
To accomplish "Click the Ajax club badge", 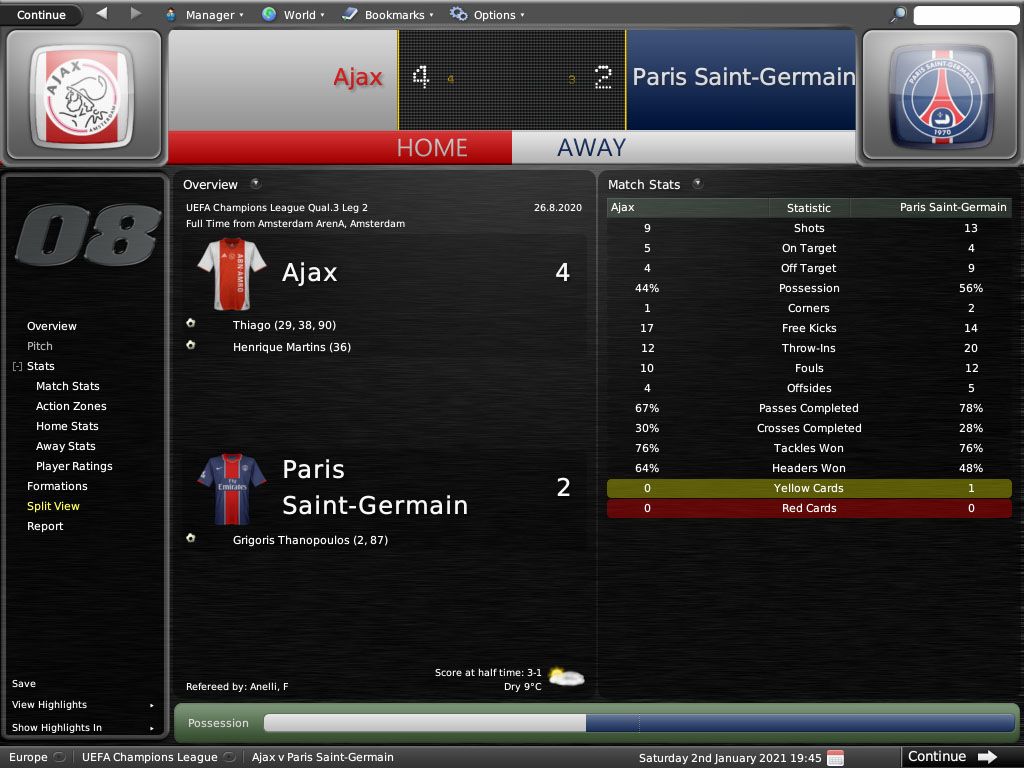I will pyautogui.click(x=82, y=95).
